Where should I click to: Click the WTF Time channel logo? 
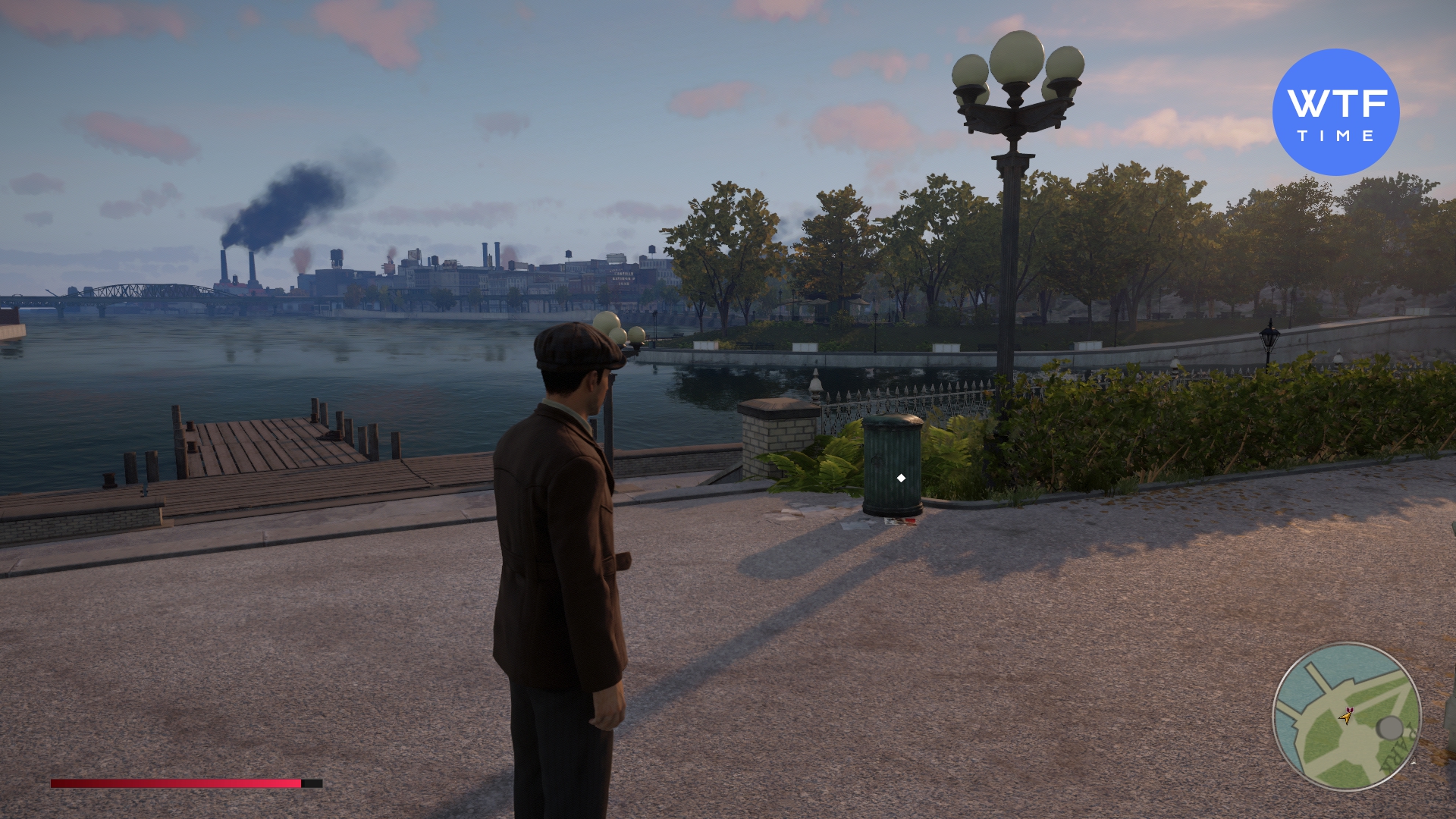pos(1335,112)
